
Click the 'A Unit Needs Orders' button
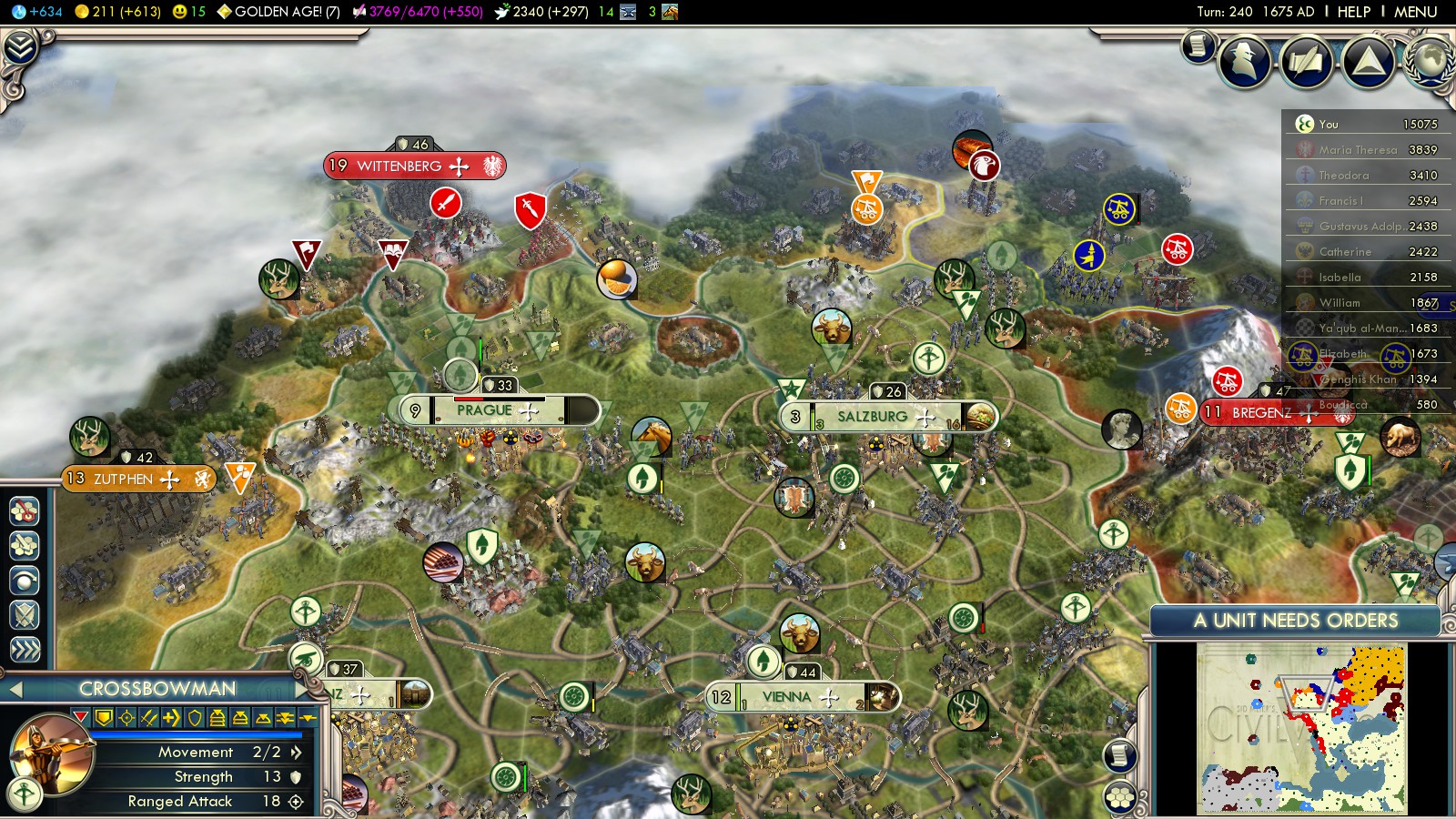pos(1295,621)
